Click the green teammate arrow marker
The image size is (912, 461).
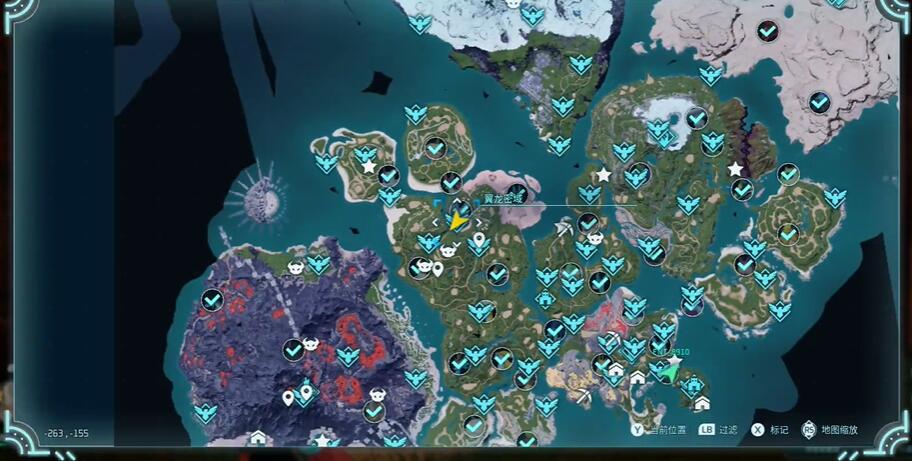coord(669,372)
